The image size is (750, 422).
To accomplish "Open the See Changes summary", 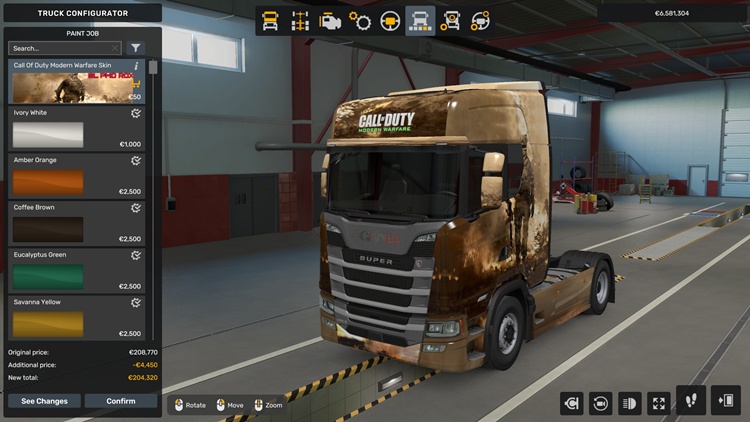I will (x=45, y=401).
